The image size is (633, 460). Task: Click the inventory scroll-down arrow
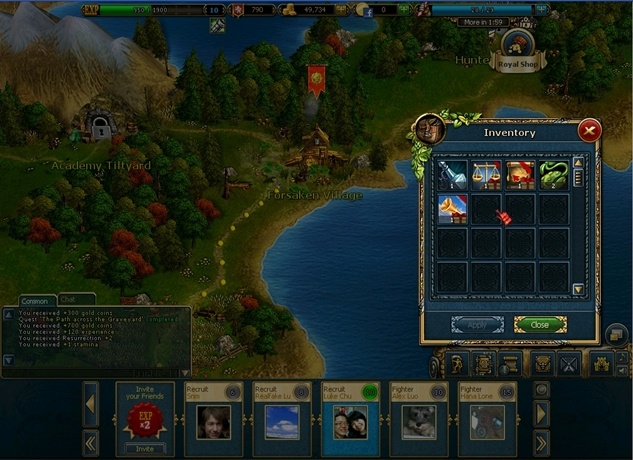577,290
